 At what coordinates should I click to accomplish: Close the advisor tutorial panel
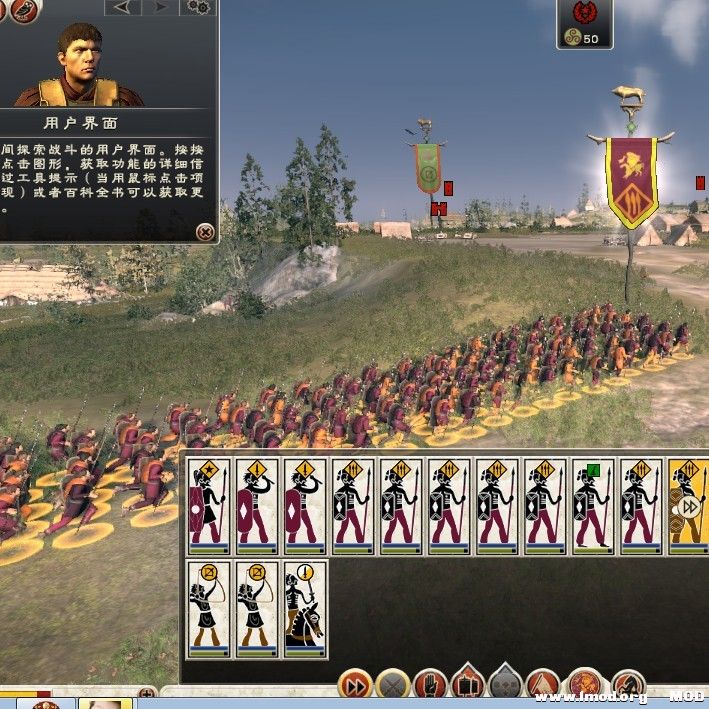(205, 232)
